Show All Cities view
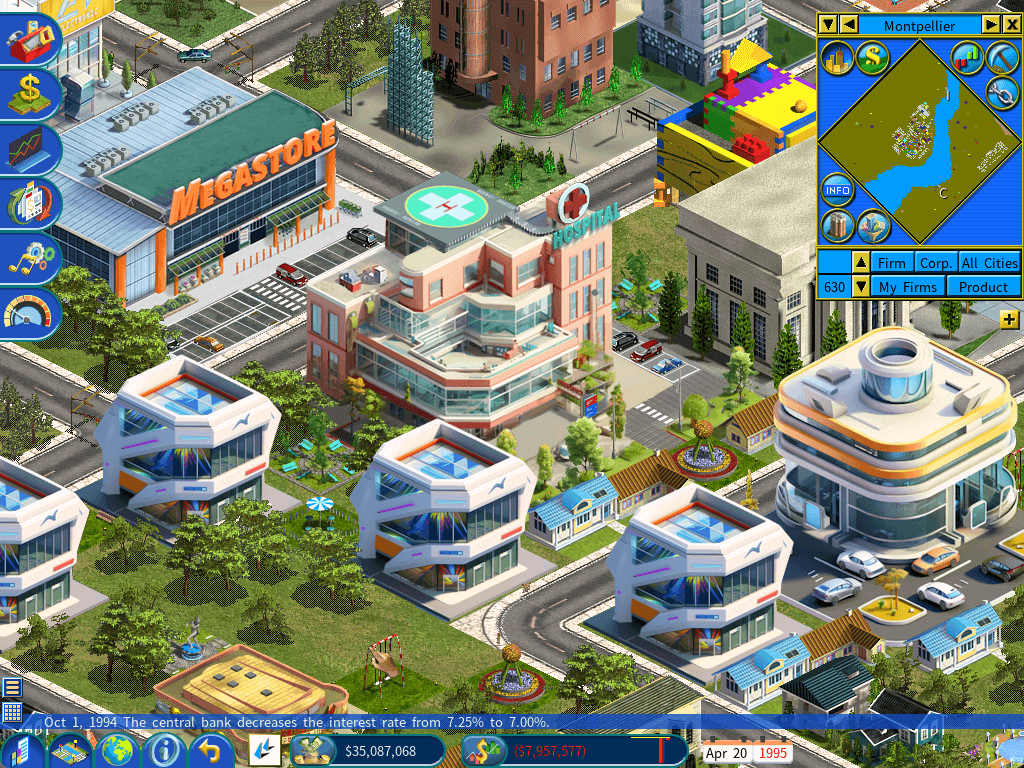Viewport: 1024px width, 768px height. pos(988,263)
